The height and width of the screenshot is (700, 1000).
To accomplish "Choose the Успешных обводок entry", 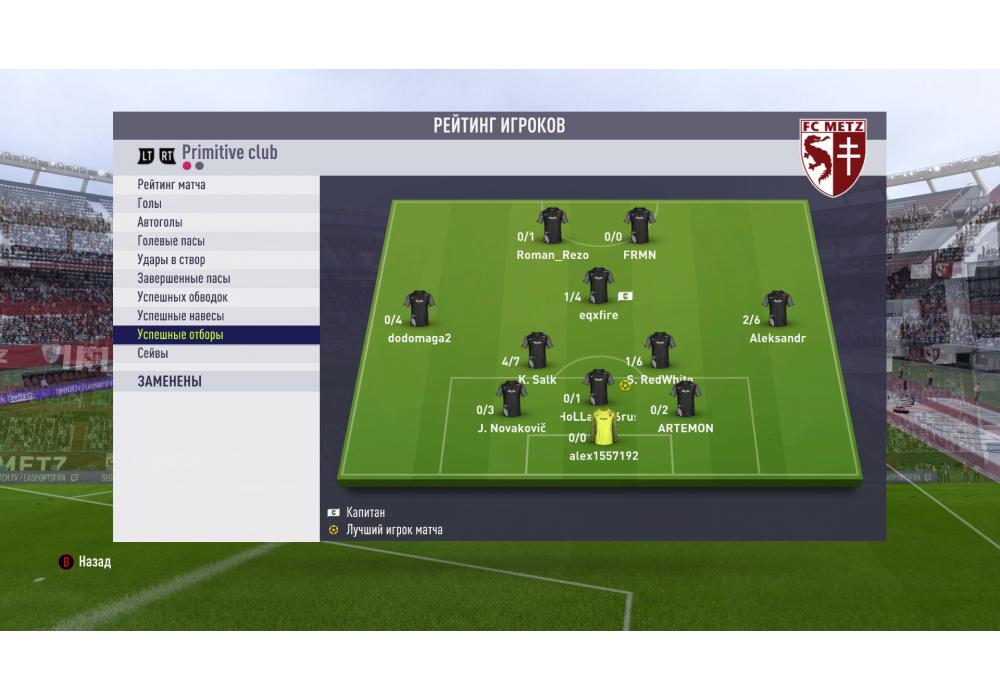I will pyautogui.click(x=182, y=297).
